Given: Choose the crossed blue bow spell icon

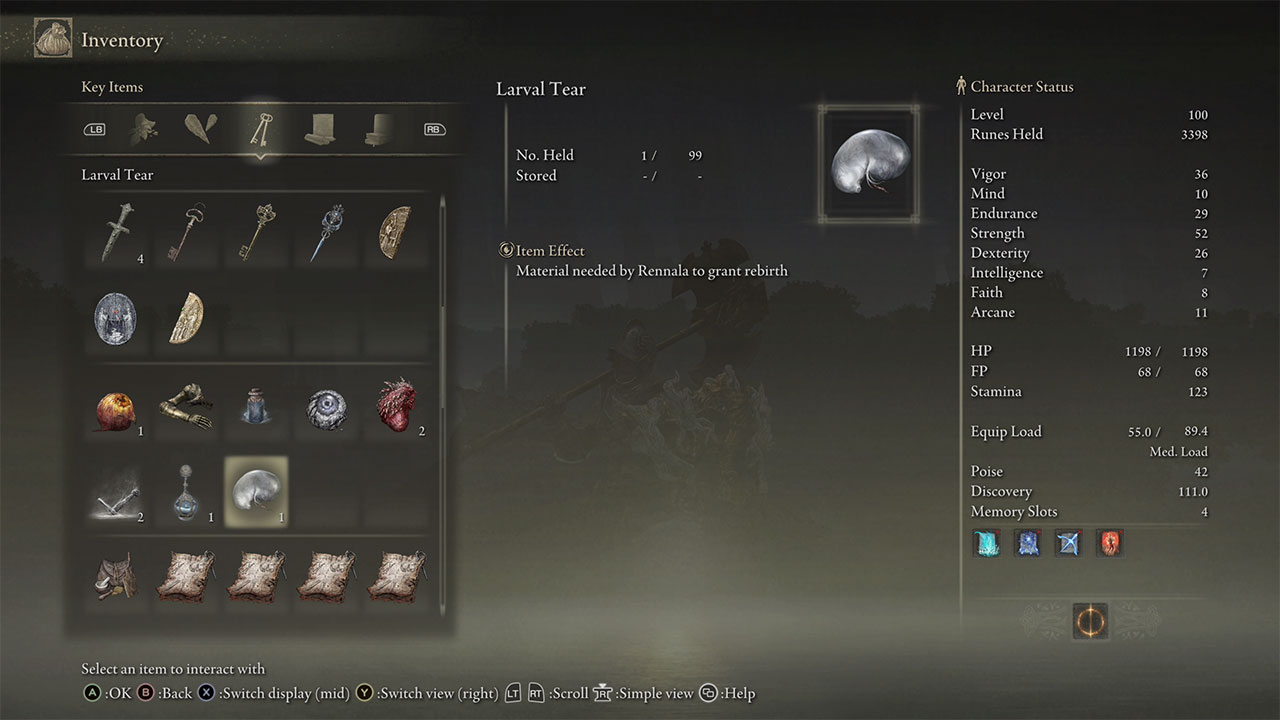Looking at the screenshot, I should click(x=1068, y=543).
